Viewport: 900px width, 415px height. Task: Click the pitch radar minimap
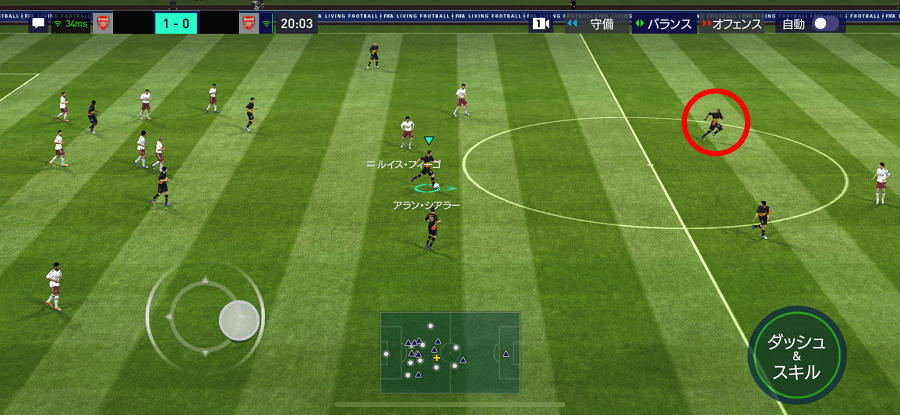450,353
